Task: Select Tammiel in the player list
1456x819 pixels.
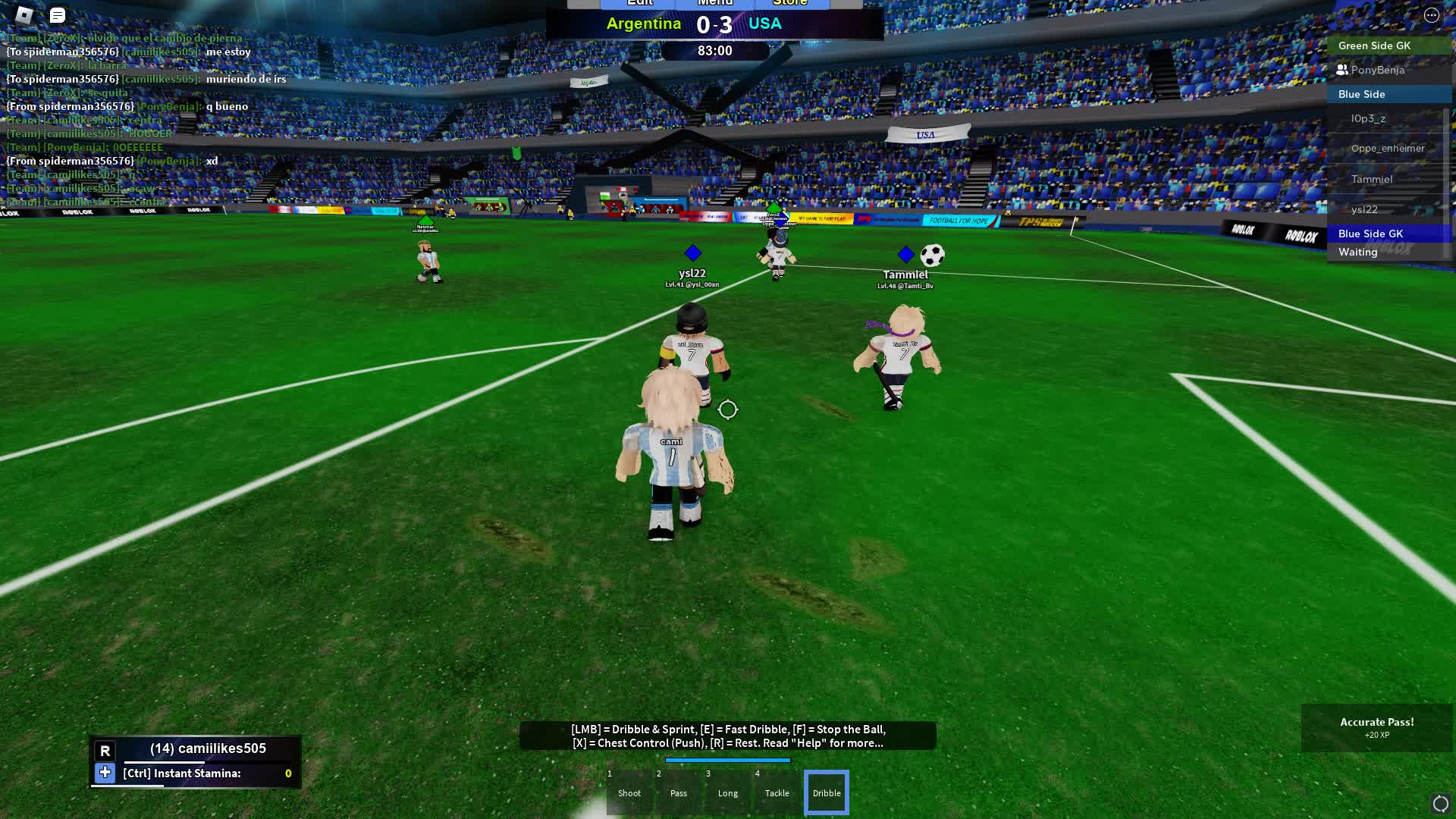Action: [x=1371, y=179]
